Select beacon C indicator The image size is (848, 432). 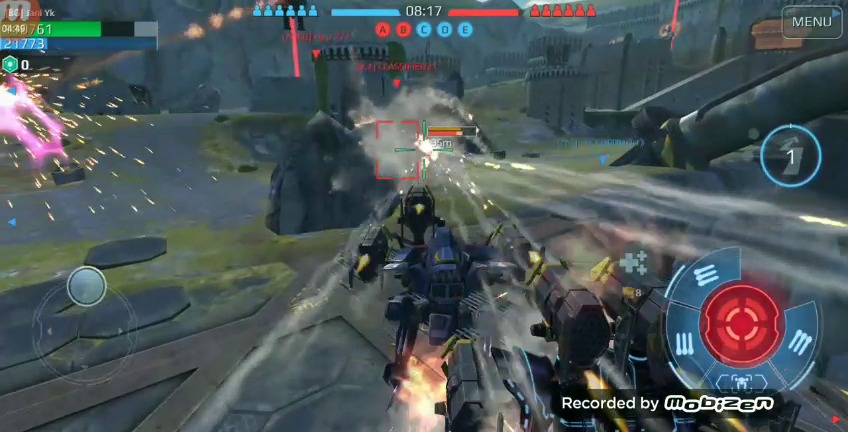[x=424, y=29]
